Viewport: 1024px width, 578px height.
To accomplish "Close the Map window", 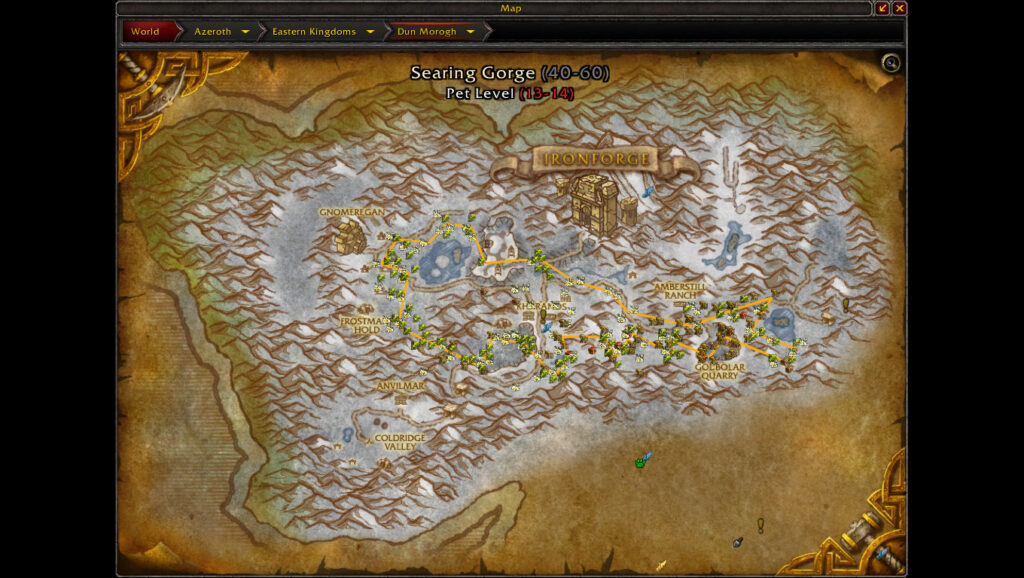I will 899,8.
